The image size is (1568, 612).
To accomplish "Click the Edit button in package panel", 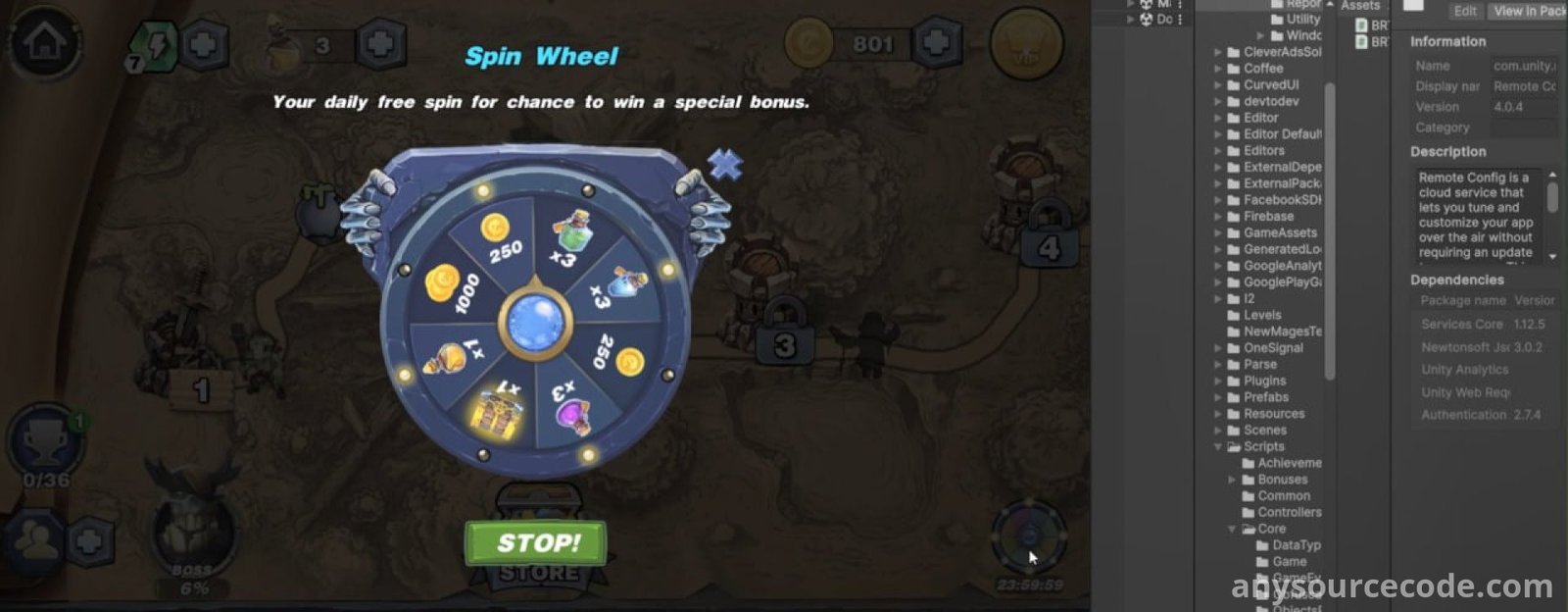I will point(1465,12).
